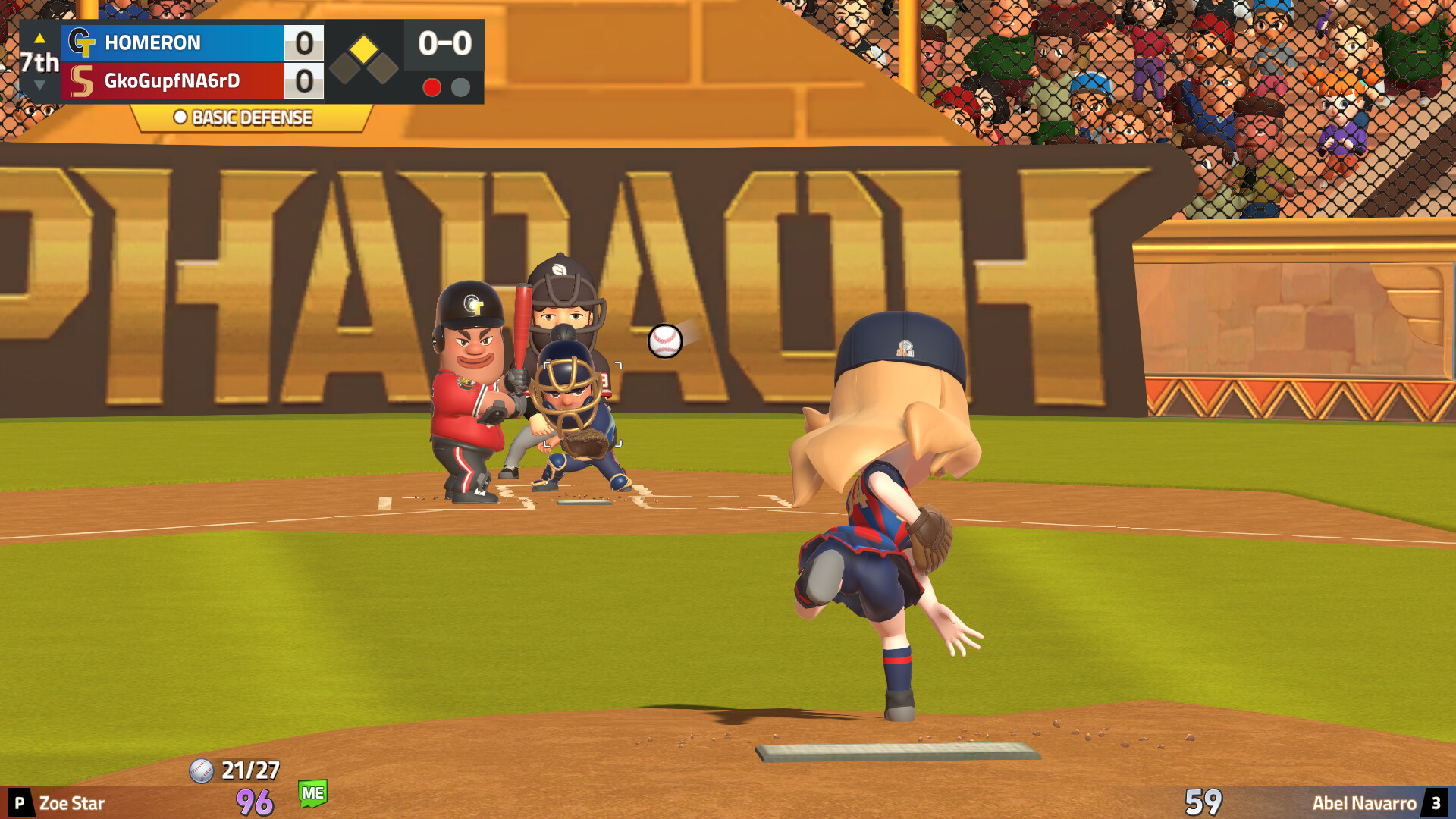Screen dimensions: 1456x819
Task: Click the BASIC DEFENSE banner
Action: pos(244,118)
